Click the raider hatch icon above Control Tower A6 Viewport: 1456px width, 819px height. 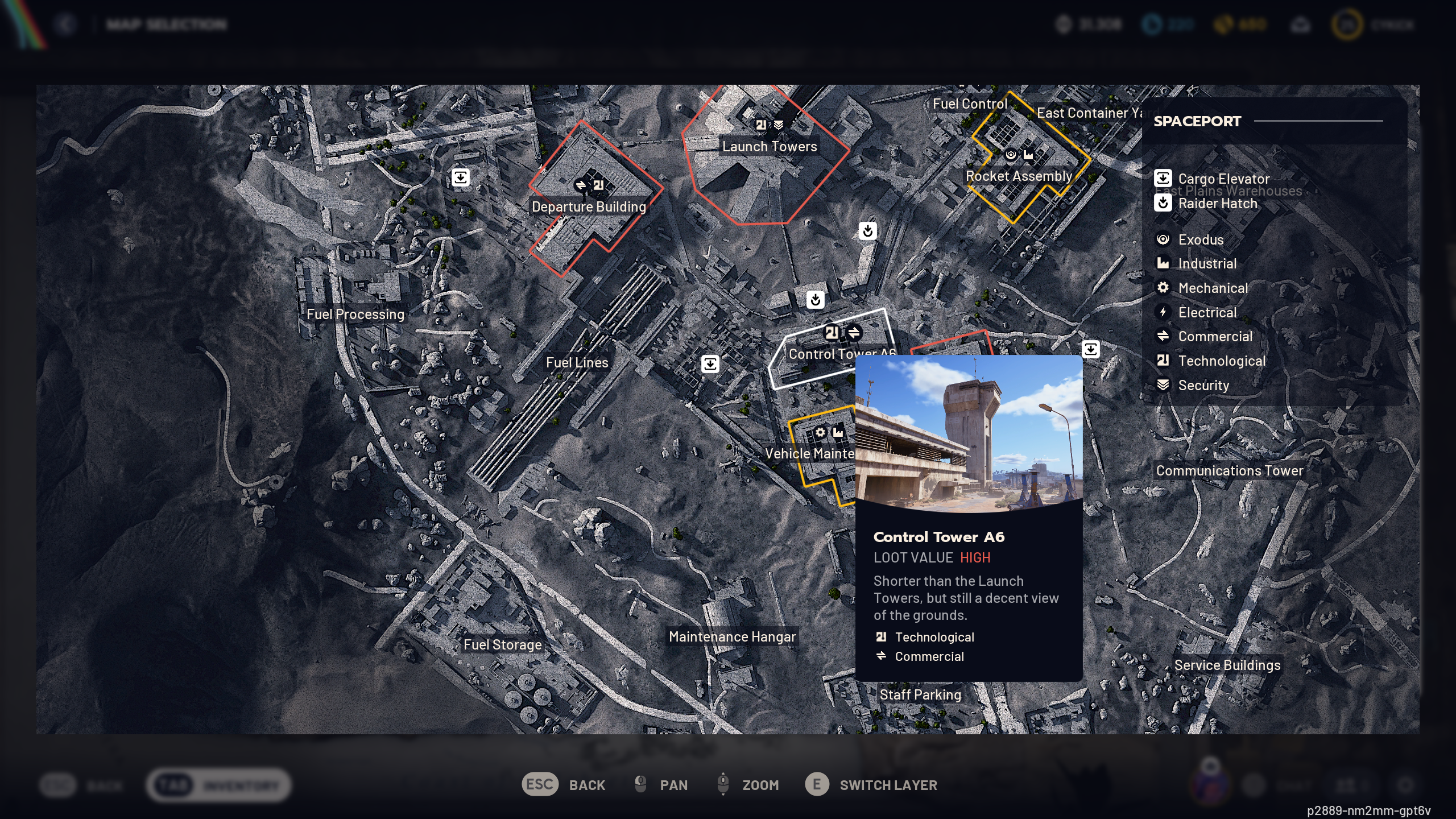point(814,300)
